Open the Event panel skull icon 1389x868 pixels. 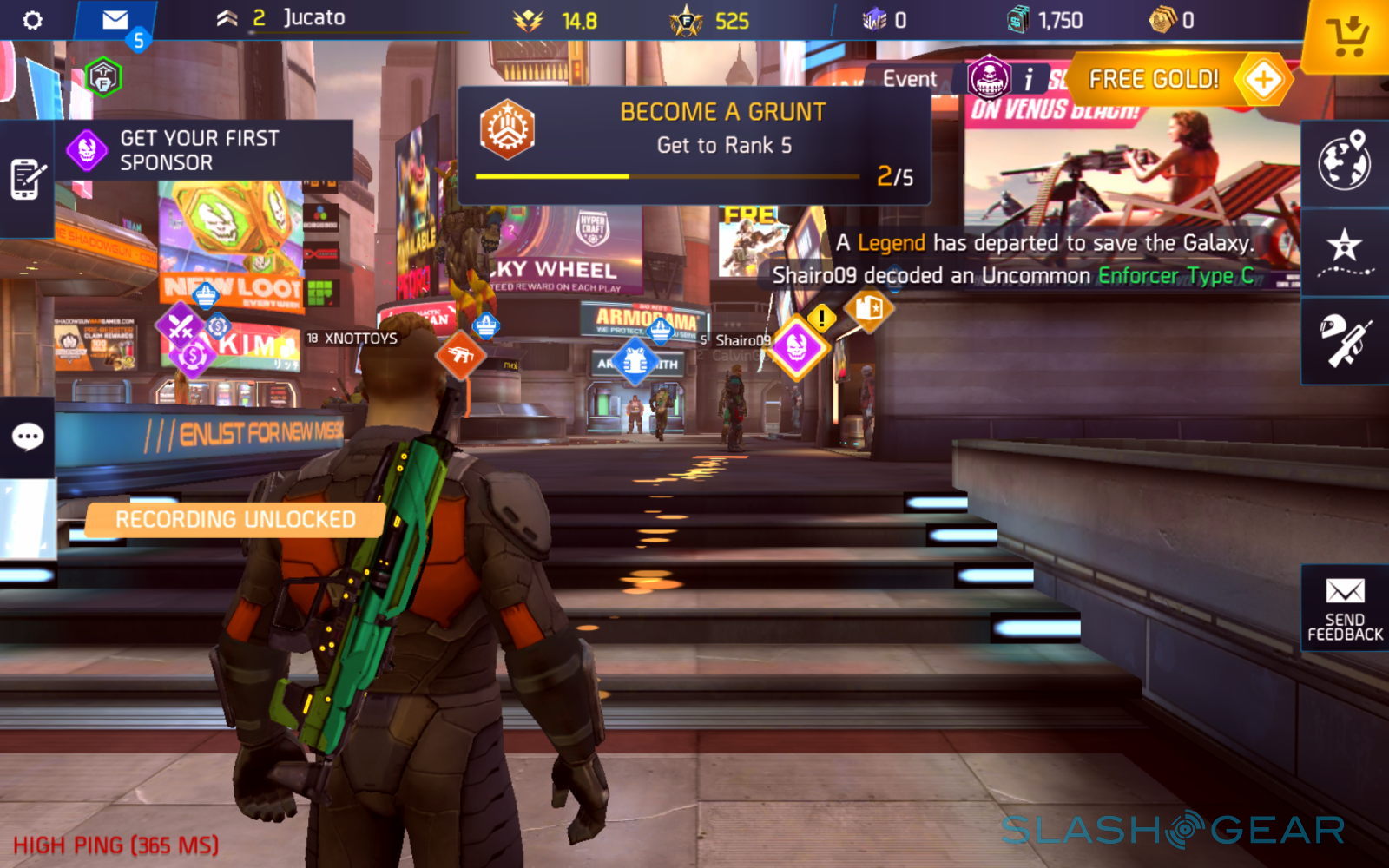[989, 78]
